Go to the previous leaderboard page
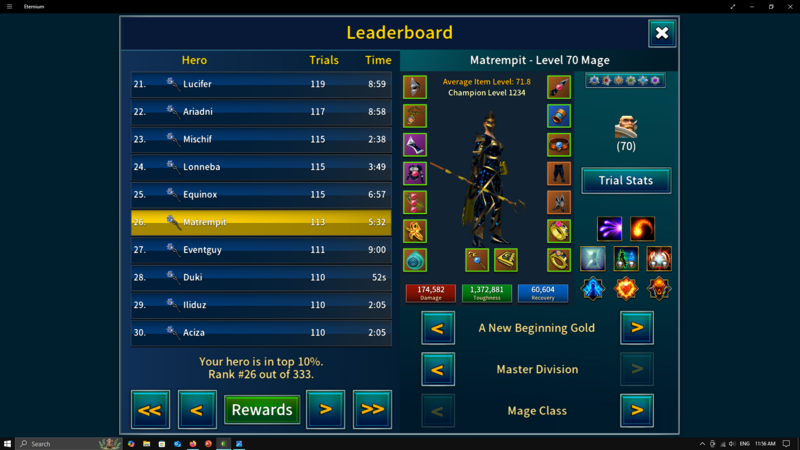The height and width of the screenshot is (450, 800). click(x=197, y=409)
